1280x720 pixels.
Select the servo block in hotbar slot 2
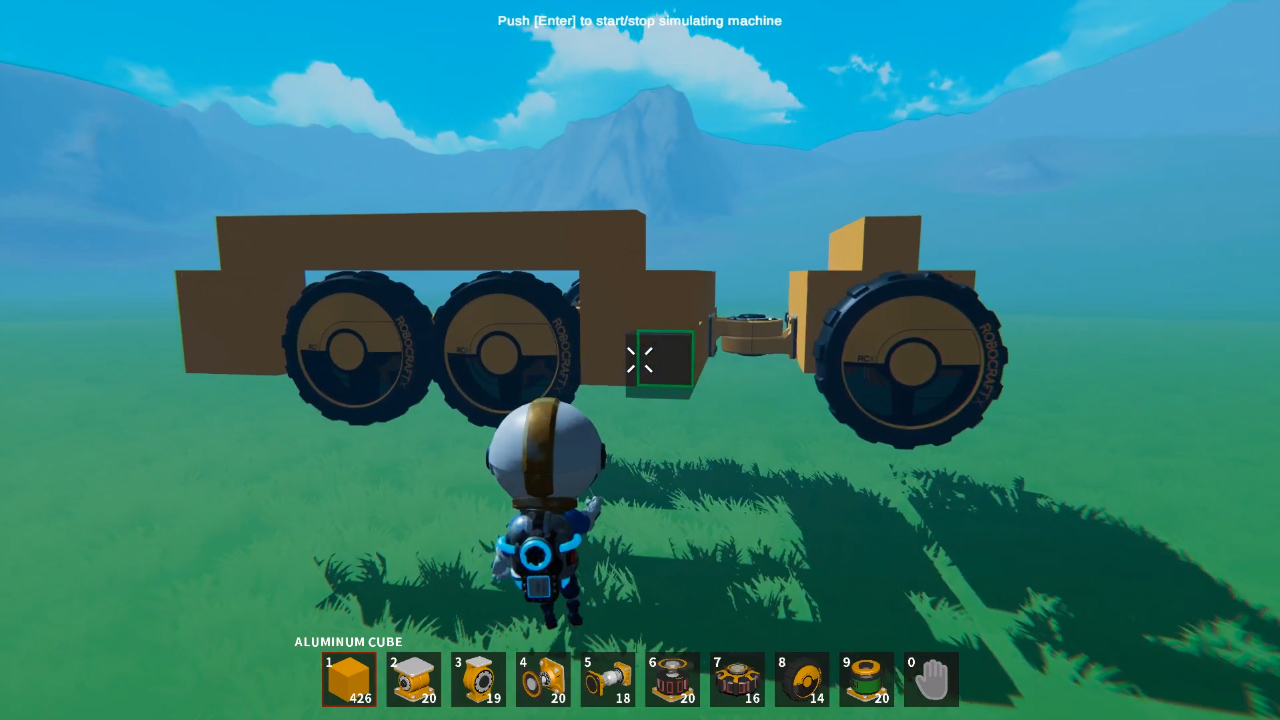coord(413,679)
